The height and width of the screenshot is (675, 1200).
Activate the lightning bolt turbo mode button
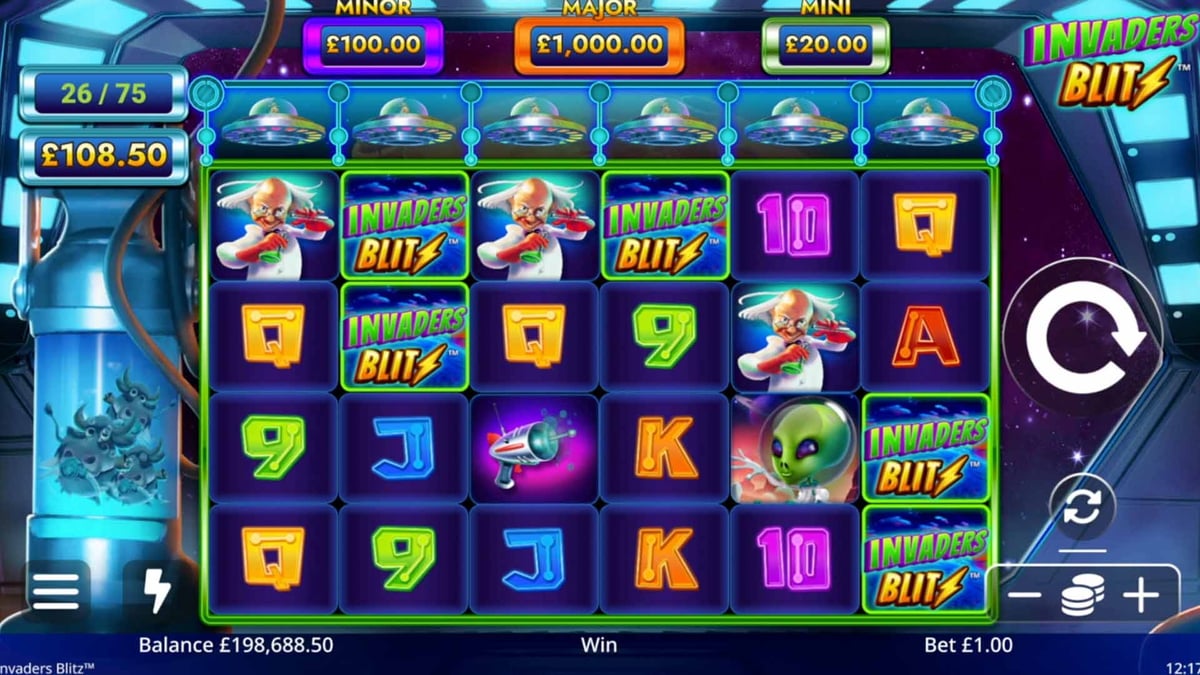pos(157,592)
